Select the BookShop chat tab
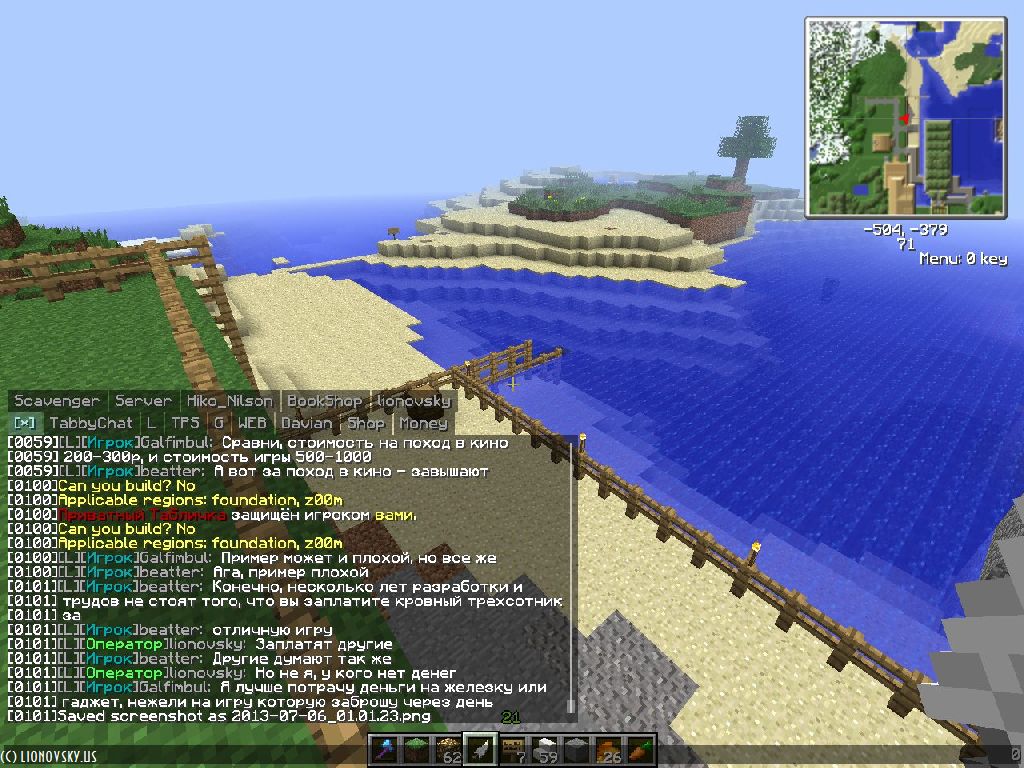Viewport: 1024px width, 768px height. click(325, 401)
